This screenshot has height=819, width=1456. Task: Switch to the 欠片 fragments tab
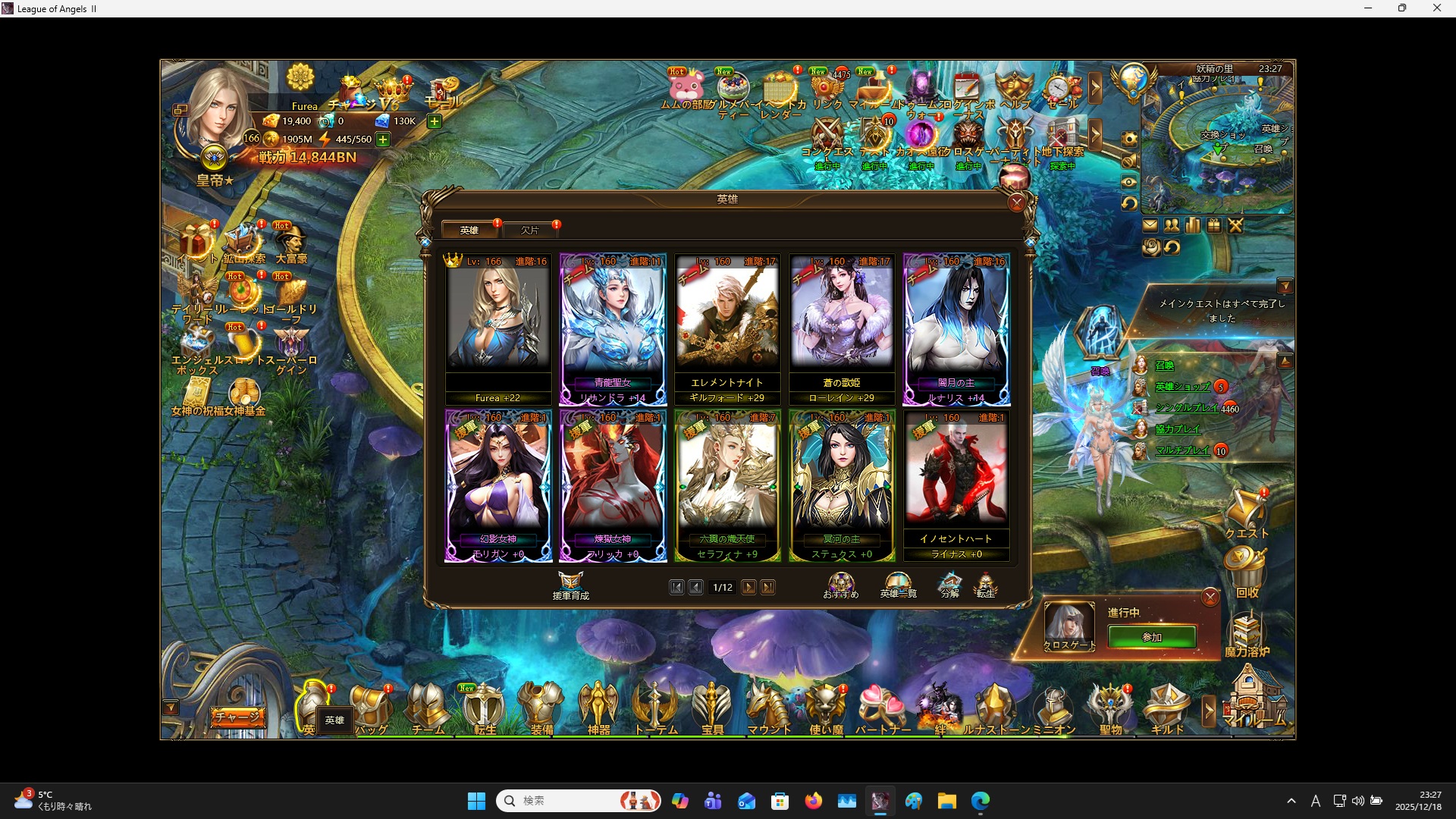[532, 230]
